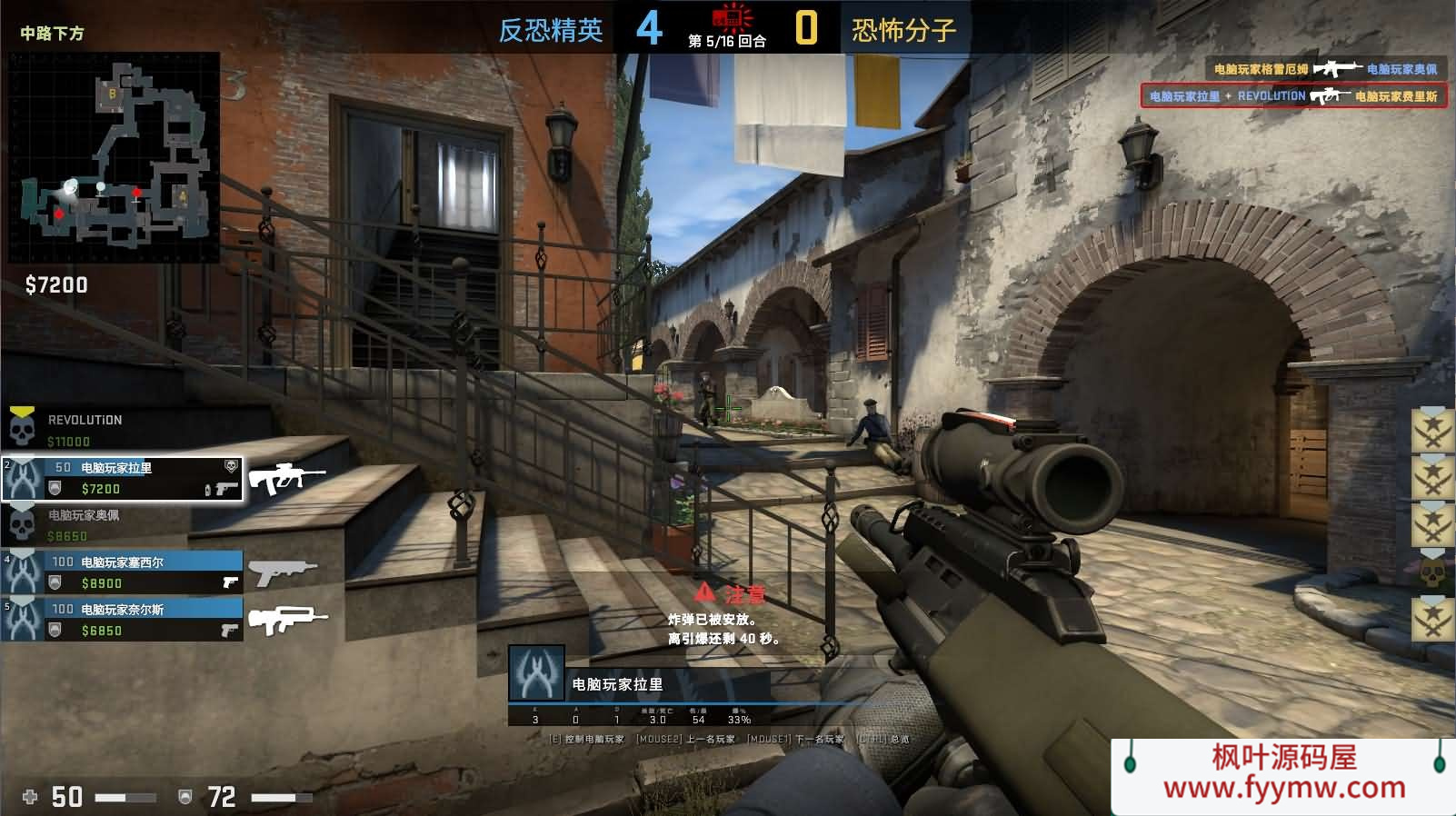
Task: Click the radar minimap
Action: click(115, 157)
